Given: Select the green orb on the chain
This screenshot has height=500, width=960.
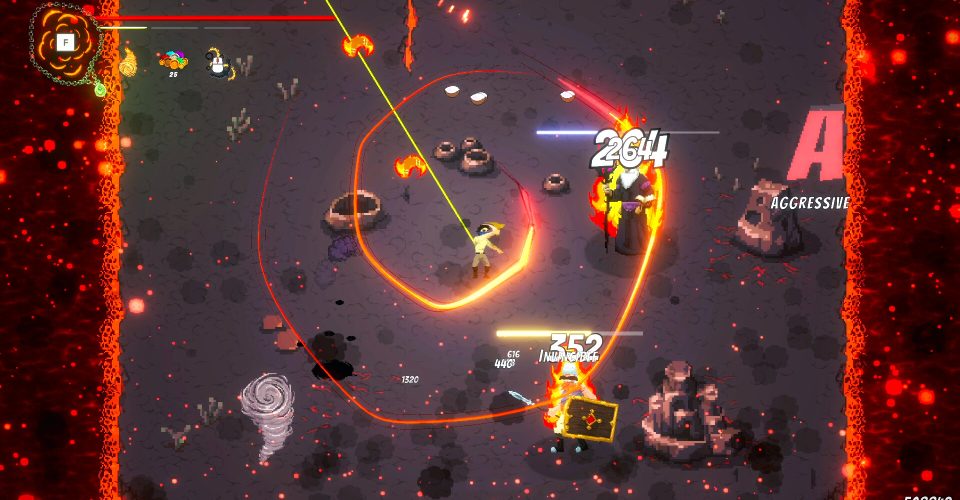Looking at the screenshot, I should (100, 89).
